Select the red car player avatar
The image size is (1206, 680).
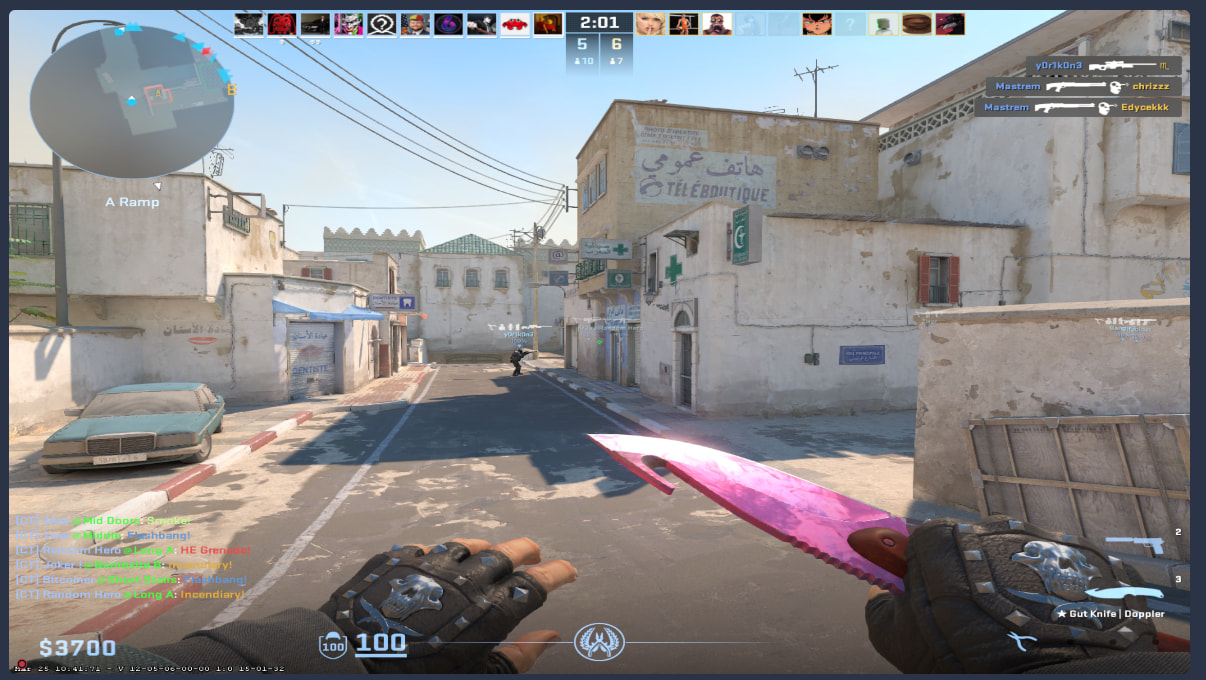click(x=515, y=24)
